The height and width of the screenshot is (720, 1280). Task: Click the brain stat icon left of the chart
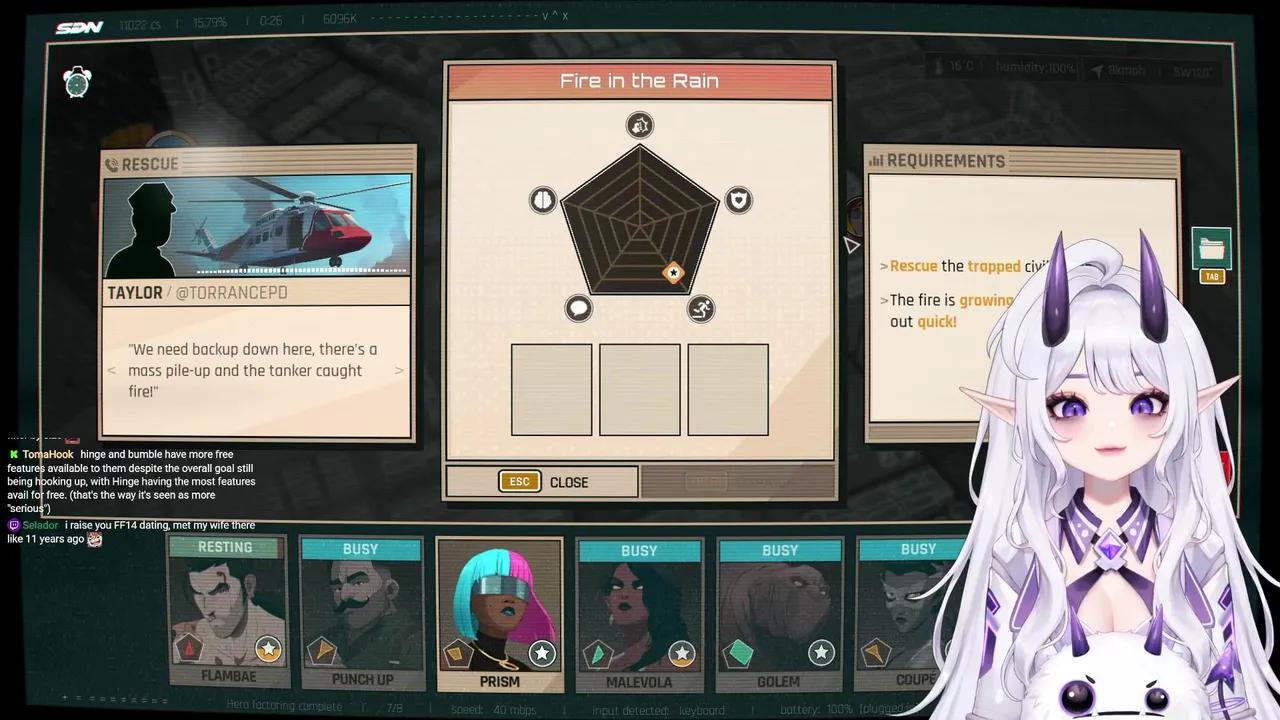point(542,200)
